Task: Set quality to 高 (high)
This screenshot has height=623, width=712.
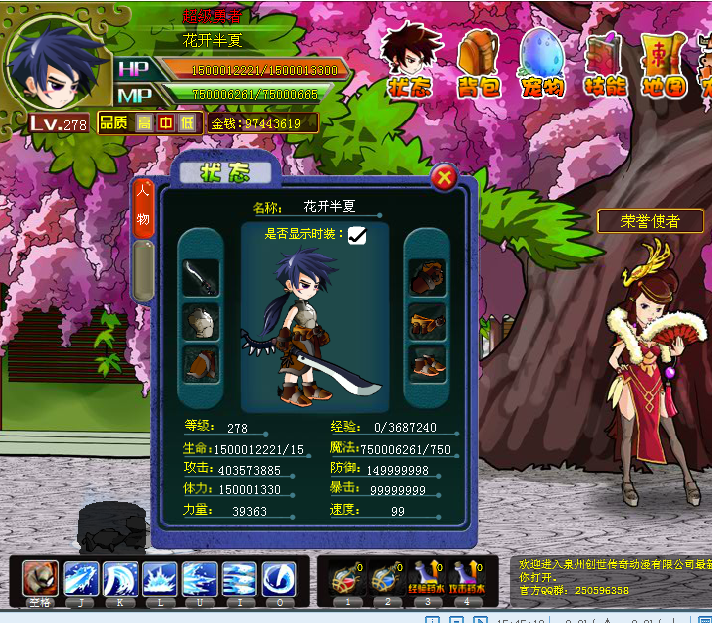Action: (x=143, y=123)
